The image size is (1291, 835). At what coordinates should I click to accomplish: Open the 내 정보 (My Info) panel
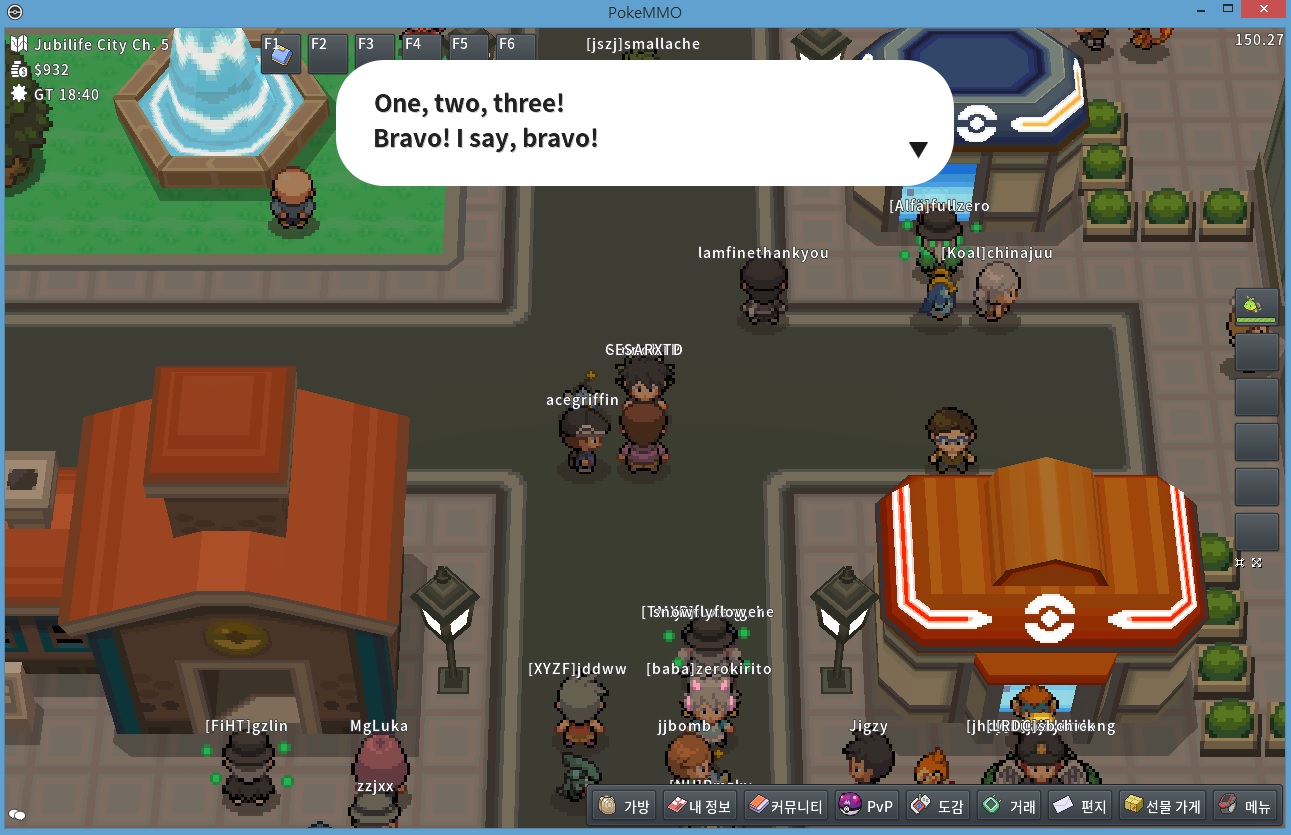pyautogui.click(x=699, y=806)
